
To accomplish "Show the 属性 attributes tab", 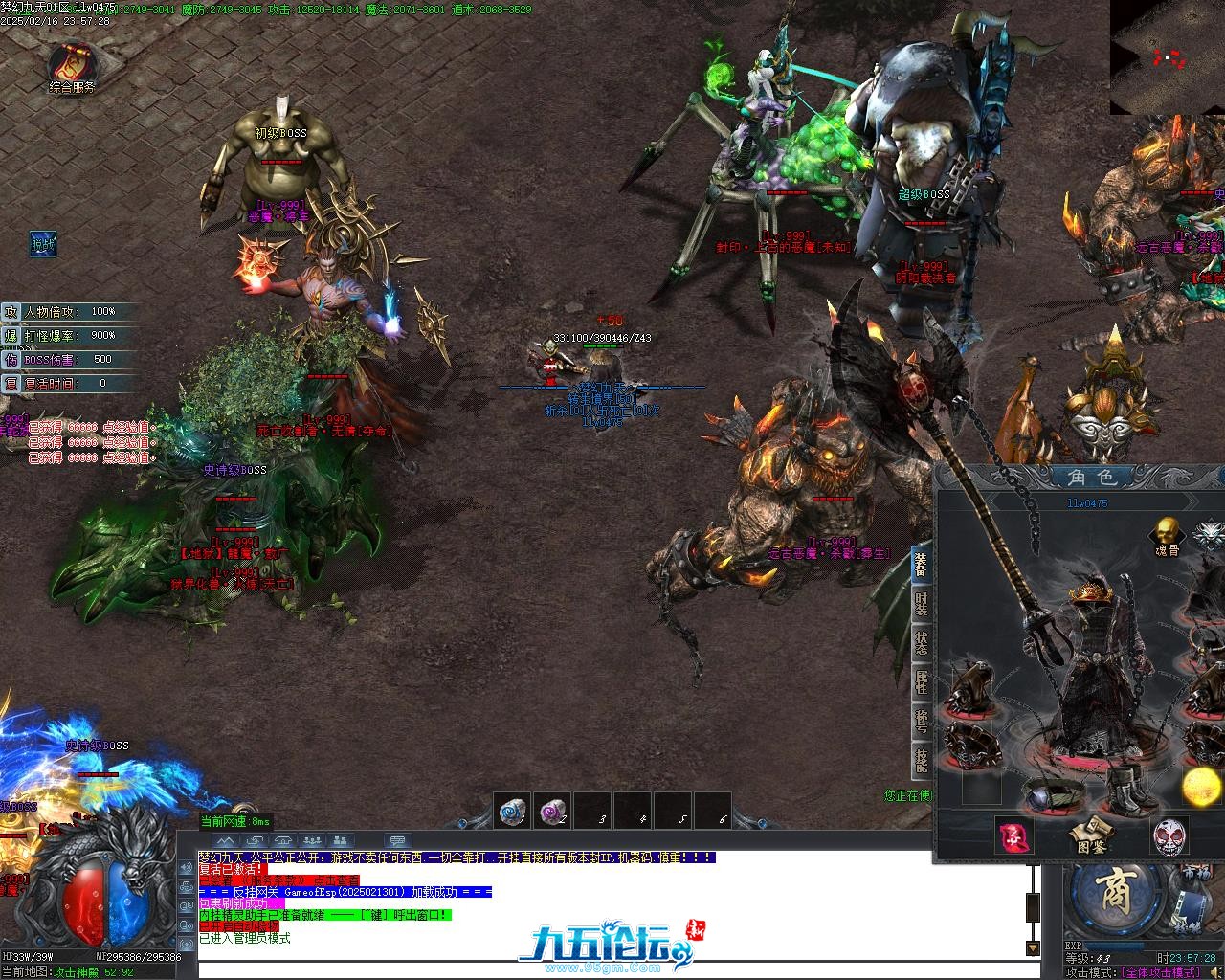I will [921, 682].
